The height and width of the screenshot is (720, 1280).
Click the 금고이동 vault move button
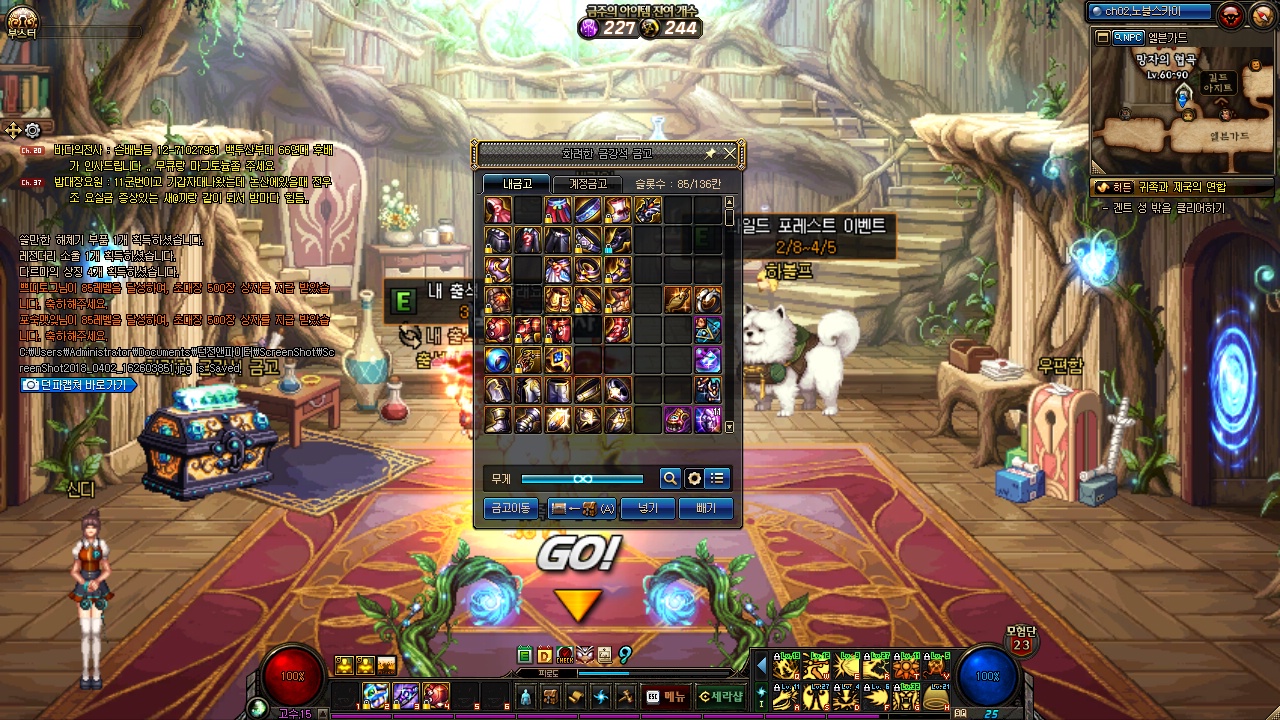tap(510, 508)
